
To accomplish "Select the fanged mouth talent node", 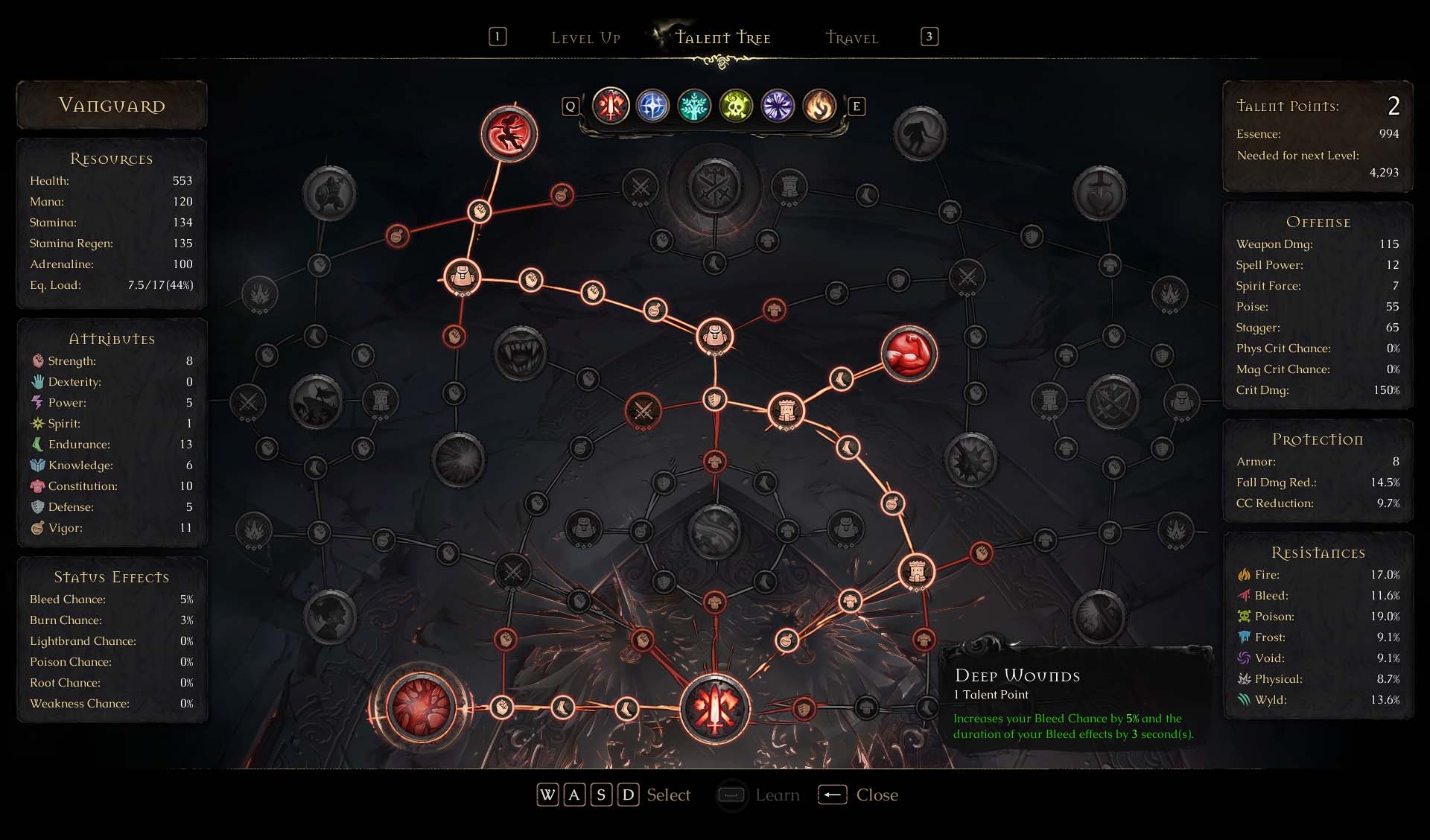I will pyautogui.click(x=520, y=353).
